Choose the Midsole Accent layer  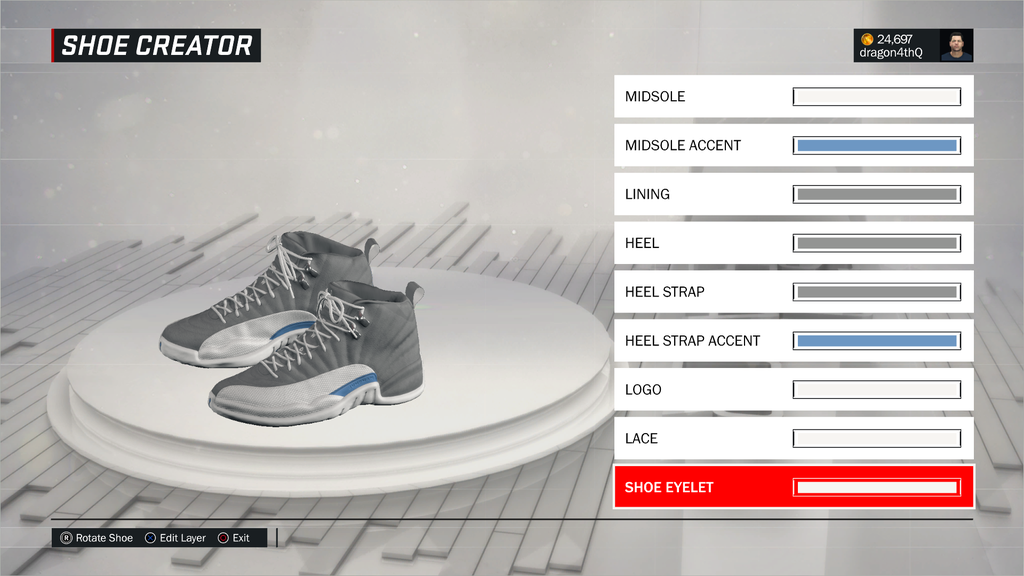793,146
